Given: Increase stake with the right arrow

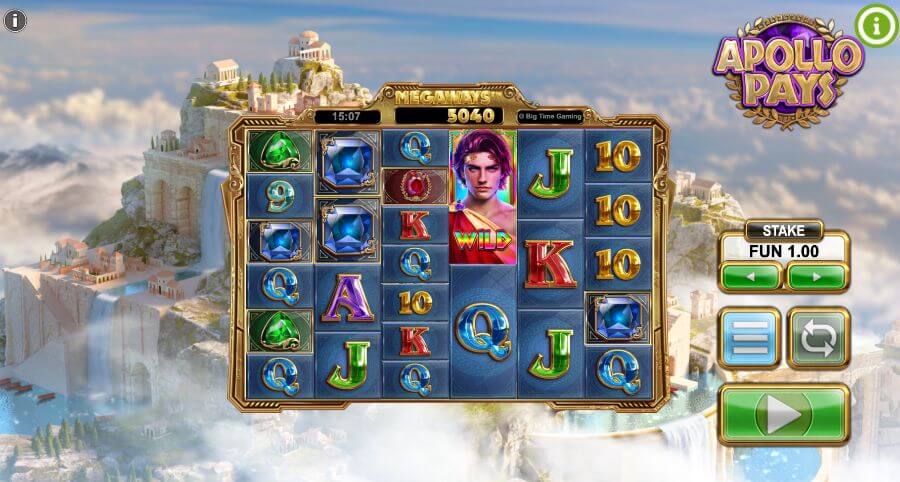Looking at the screenshot, I should (x=817, y=275).
